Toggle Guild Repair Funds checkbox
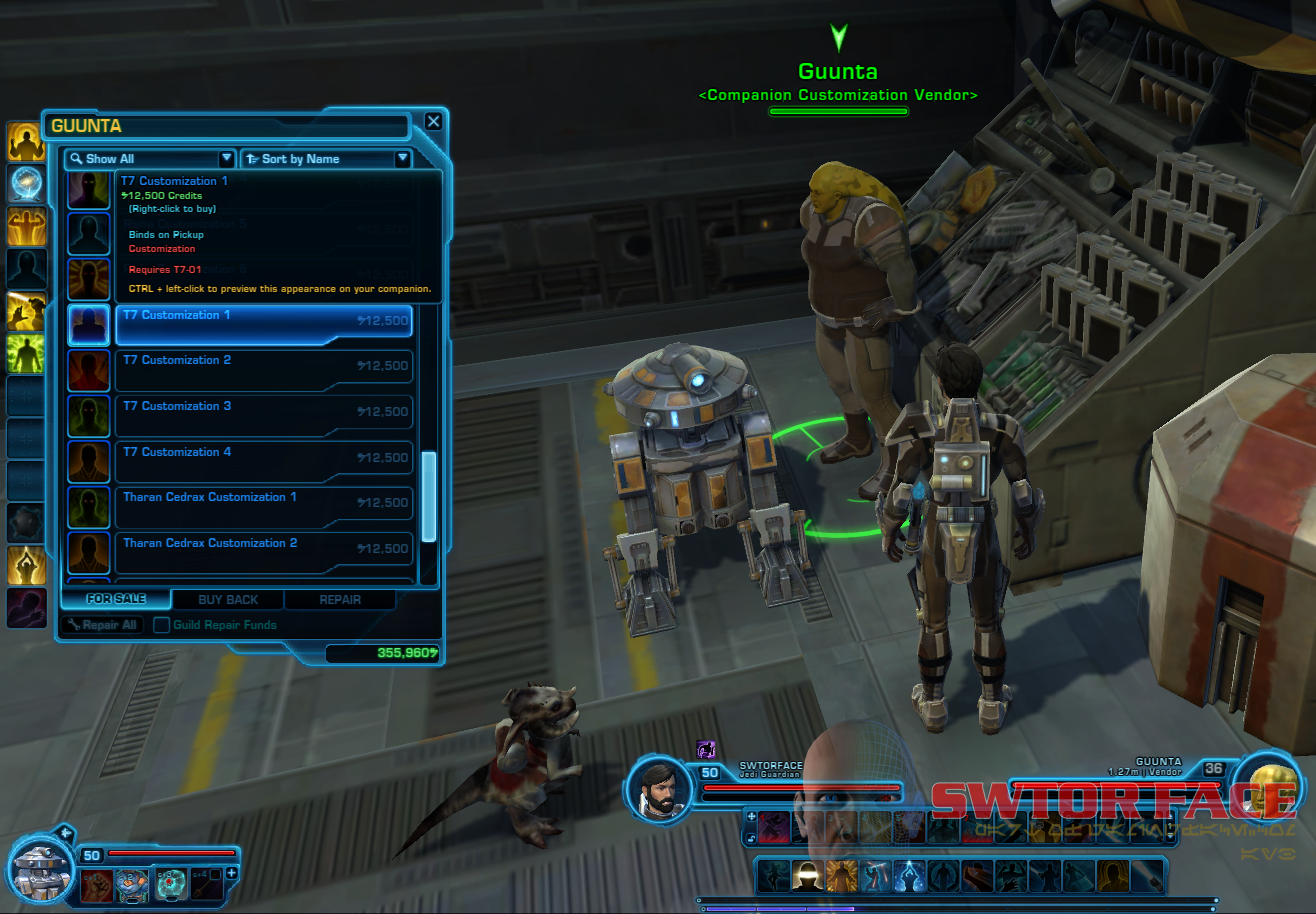 tap(161, 625)
